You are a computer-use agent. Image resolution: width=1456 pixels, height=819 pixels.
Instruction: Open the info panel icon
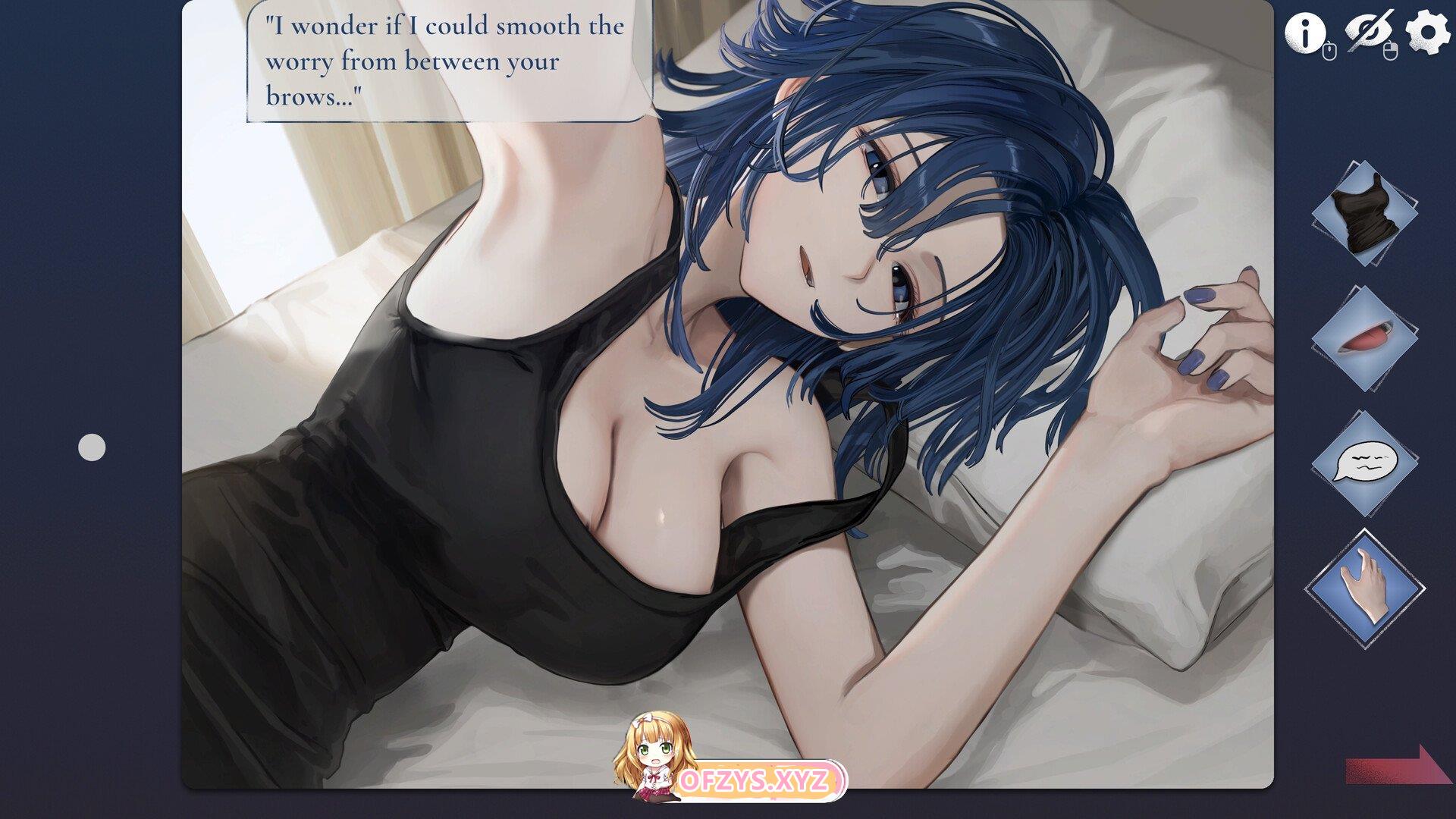(1304, 33)
